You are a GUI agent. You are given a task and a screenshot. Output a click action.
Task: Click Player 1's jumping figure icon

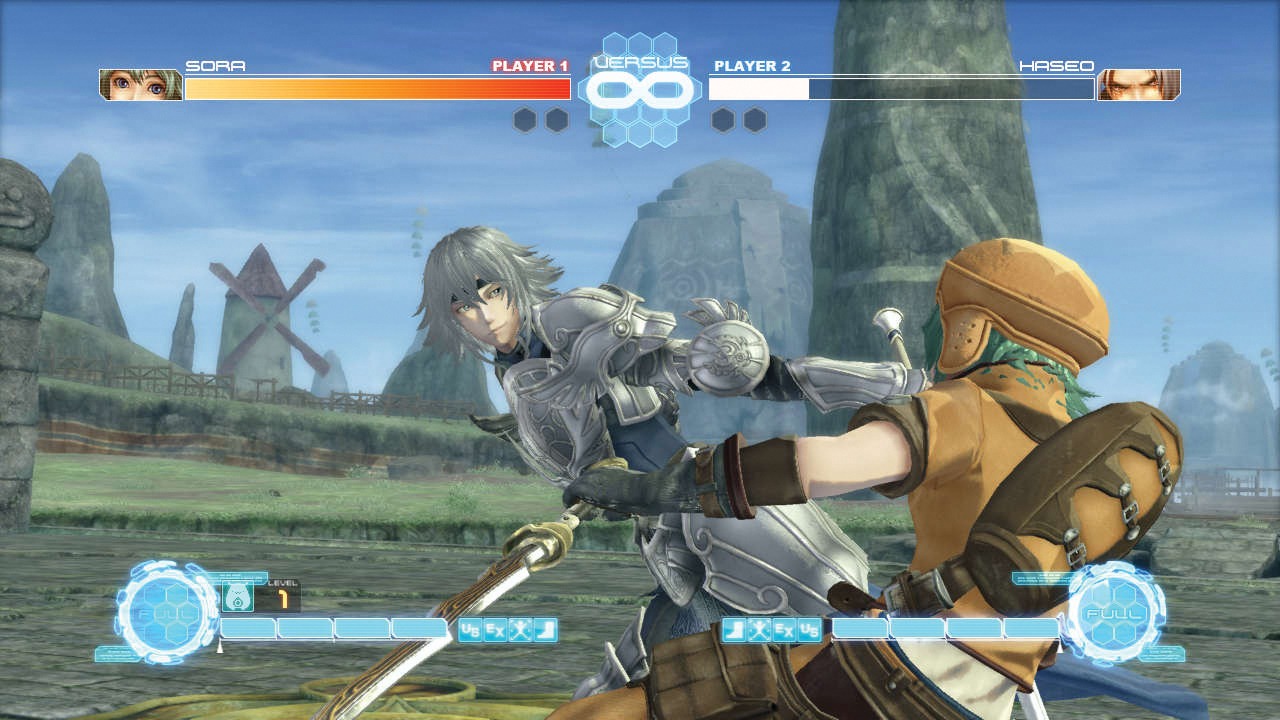tap(520, 630)
